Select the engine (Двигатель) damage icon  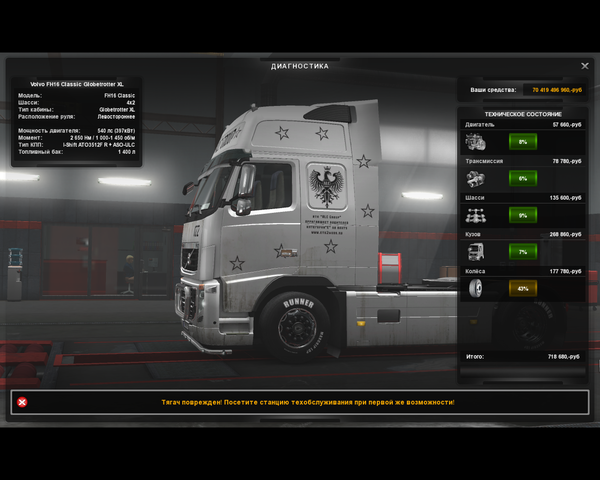coord(477,142)
